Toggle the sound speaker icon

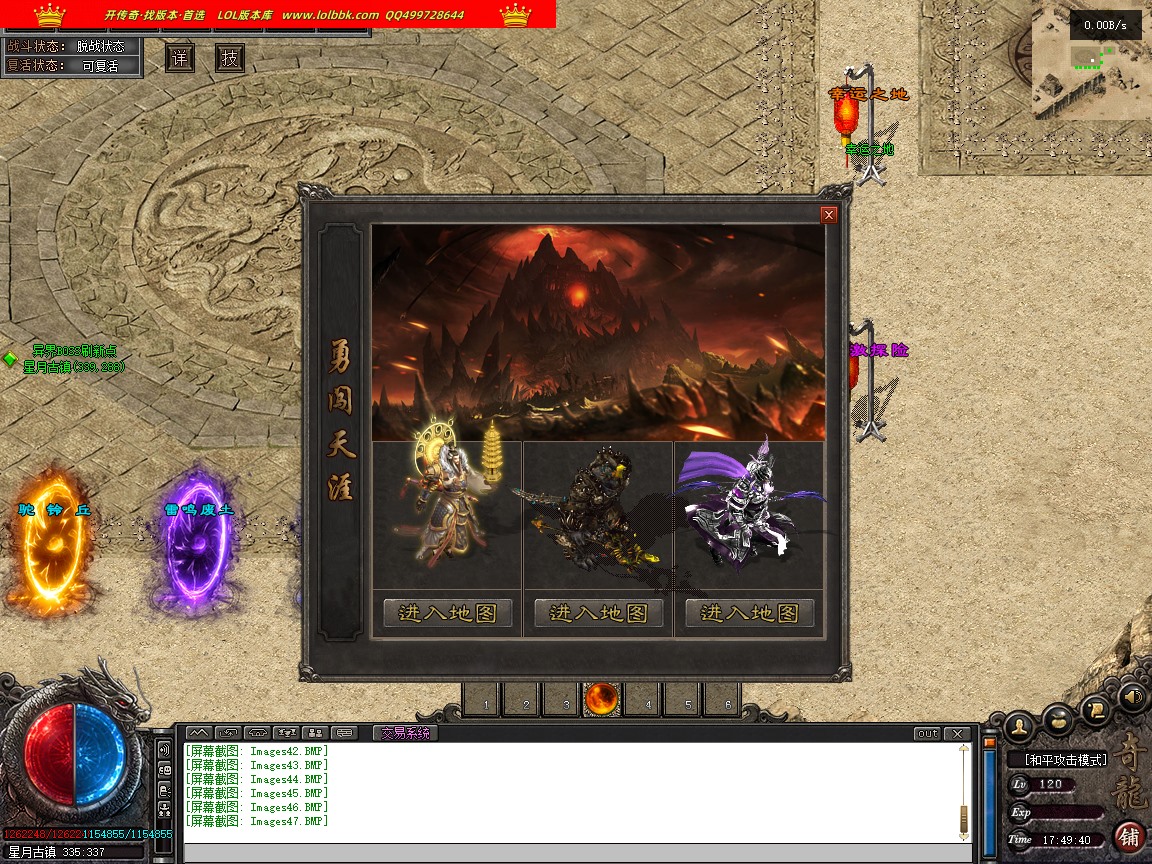(1131, 696)
